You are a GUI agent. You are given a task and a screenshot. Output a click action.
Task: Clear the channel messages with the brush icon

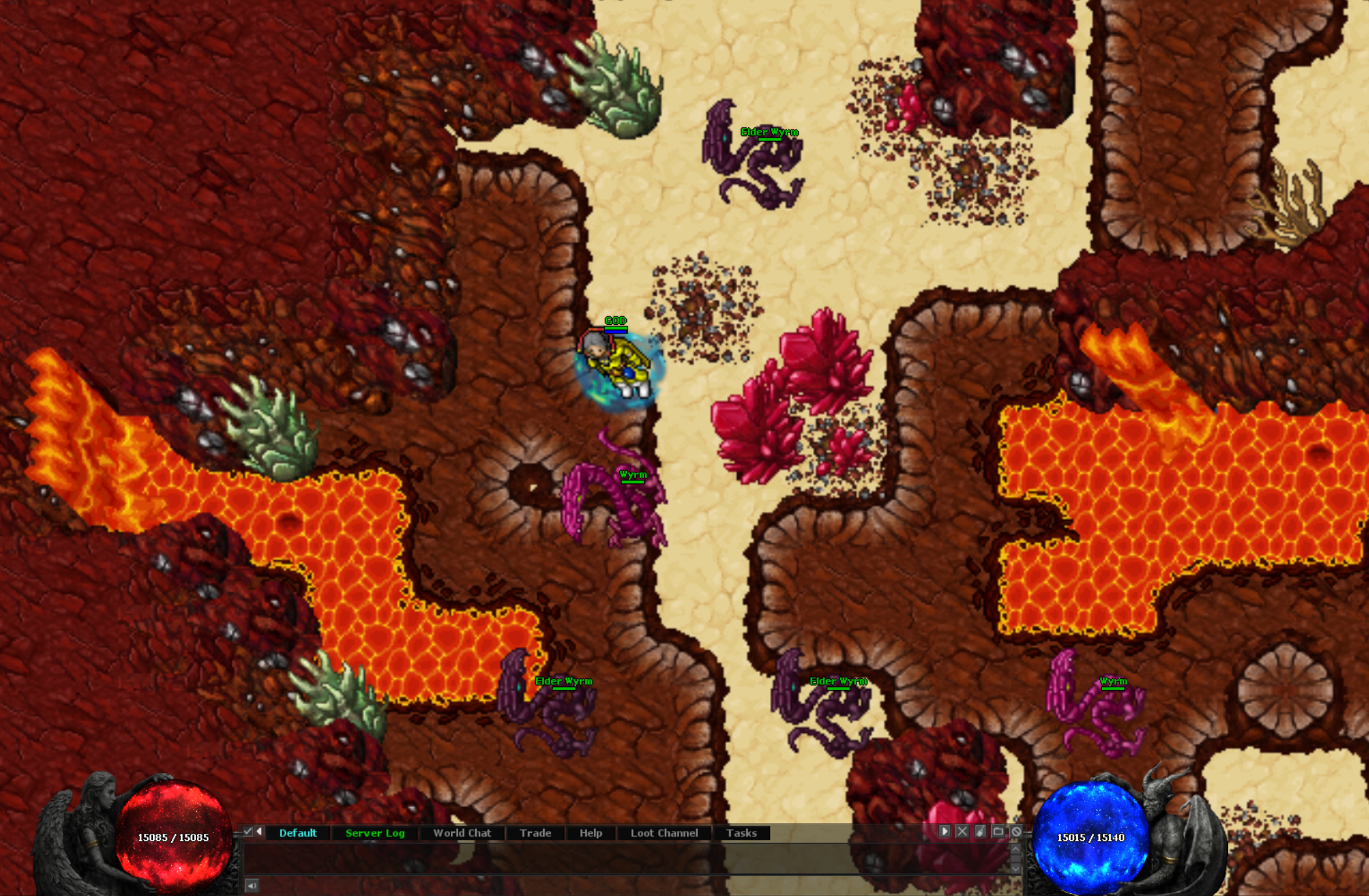(980, 832)
